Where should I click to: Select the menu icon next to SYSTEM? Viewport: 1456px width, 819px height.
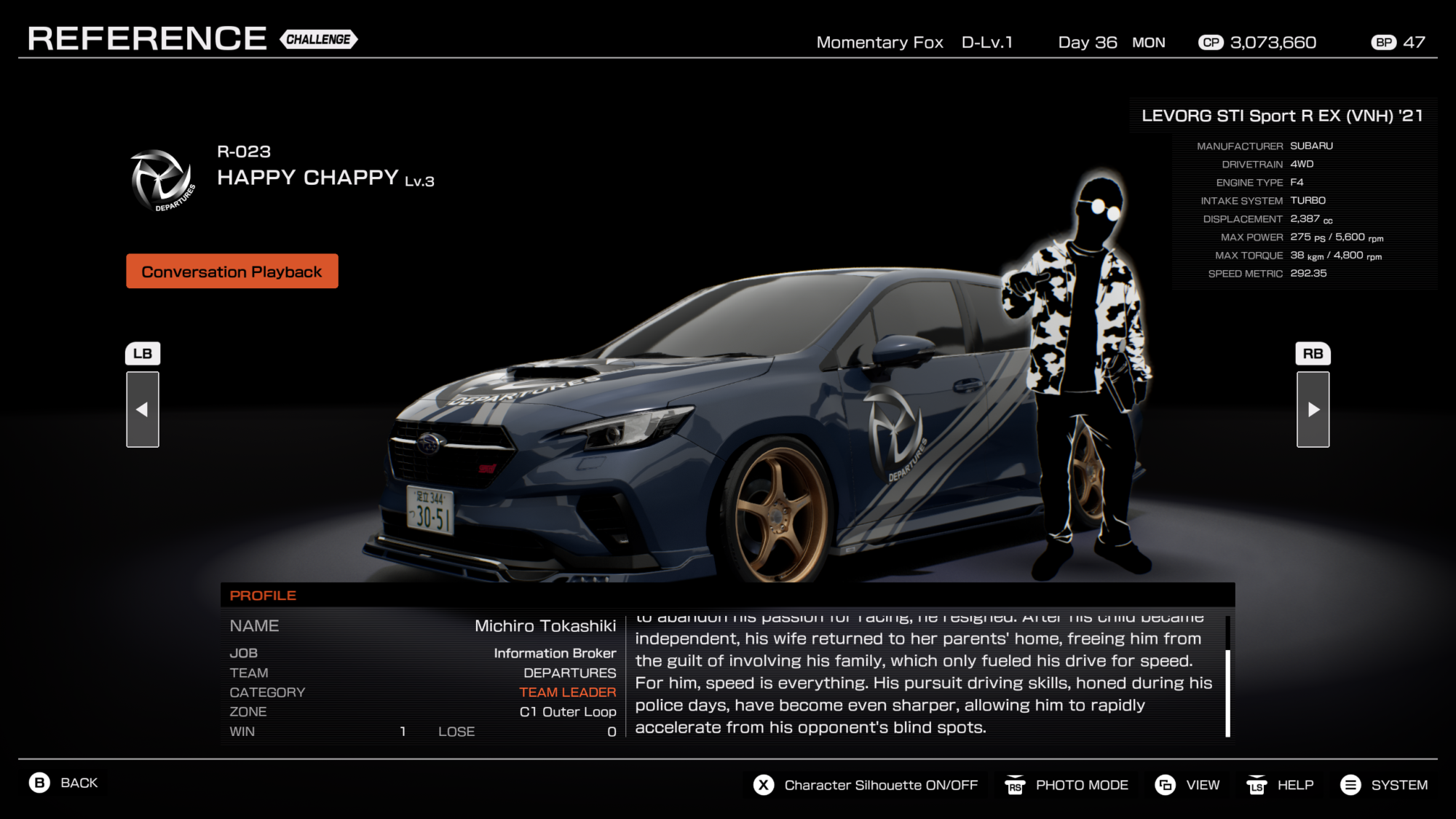click(x=1351, y=785)
